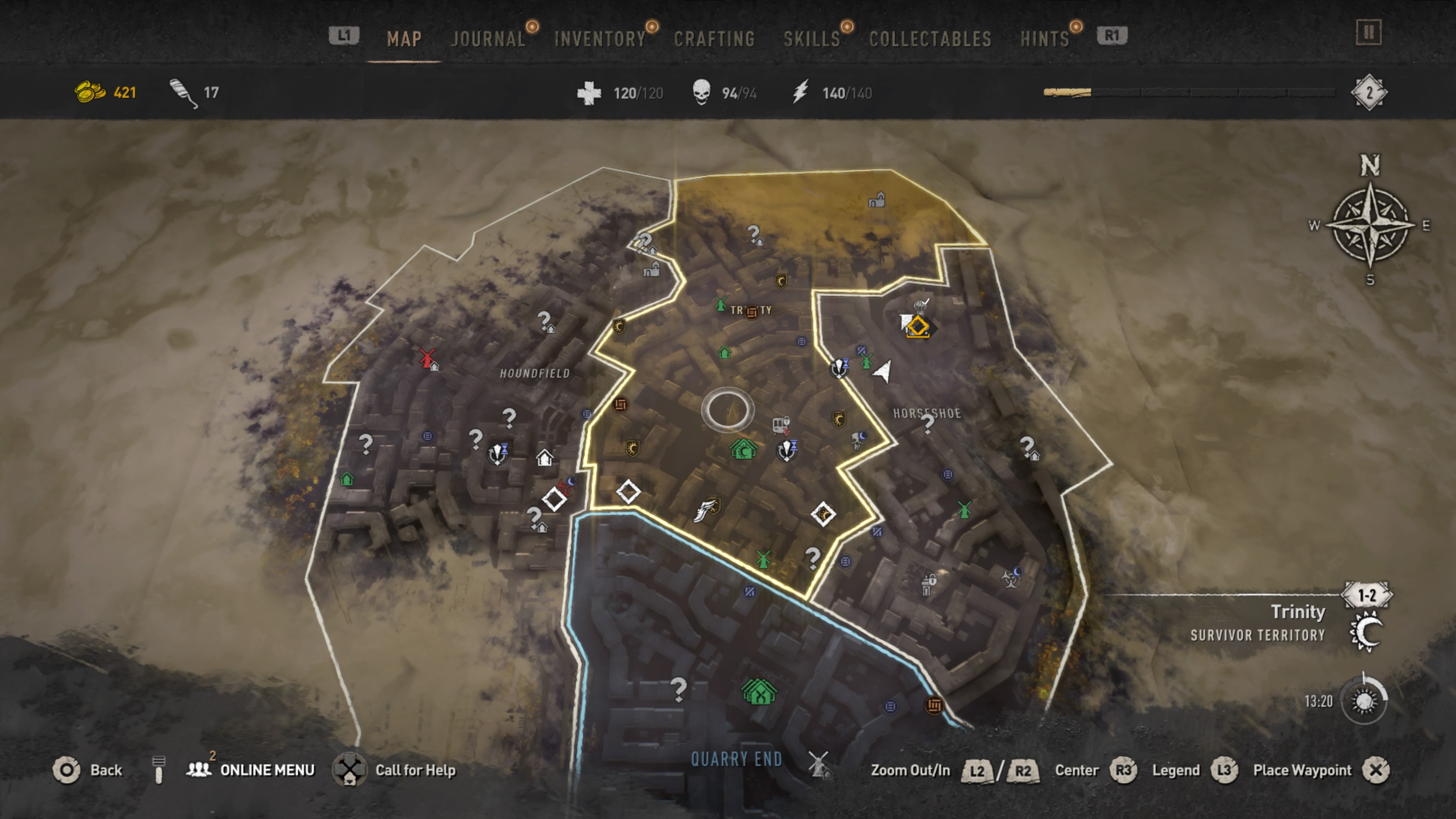
Task: Click the white player arrow marker
Action: coord(883,371)
